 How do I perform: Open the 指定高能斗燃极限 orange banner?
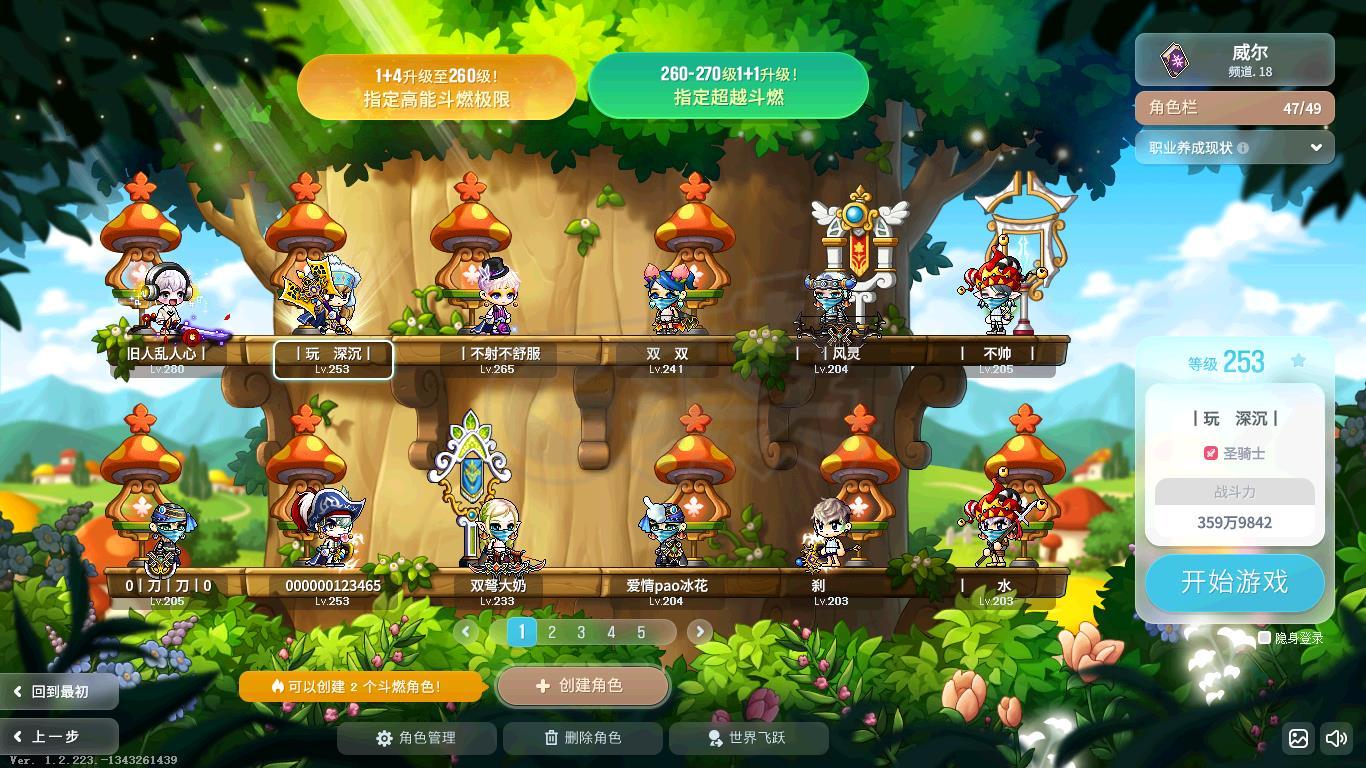[x=436, y=87]
